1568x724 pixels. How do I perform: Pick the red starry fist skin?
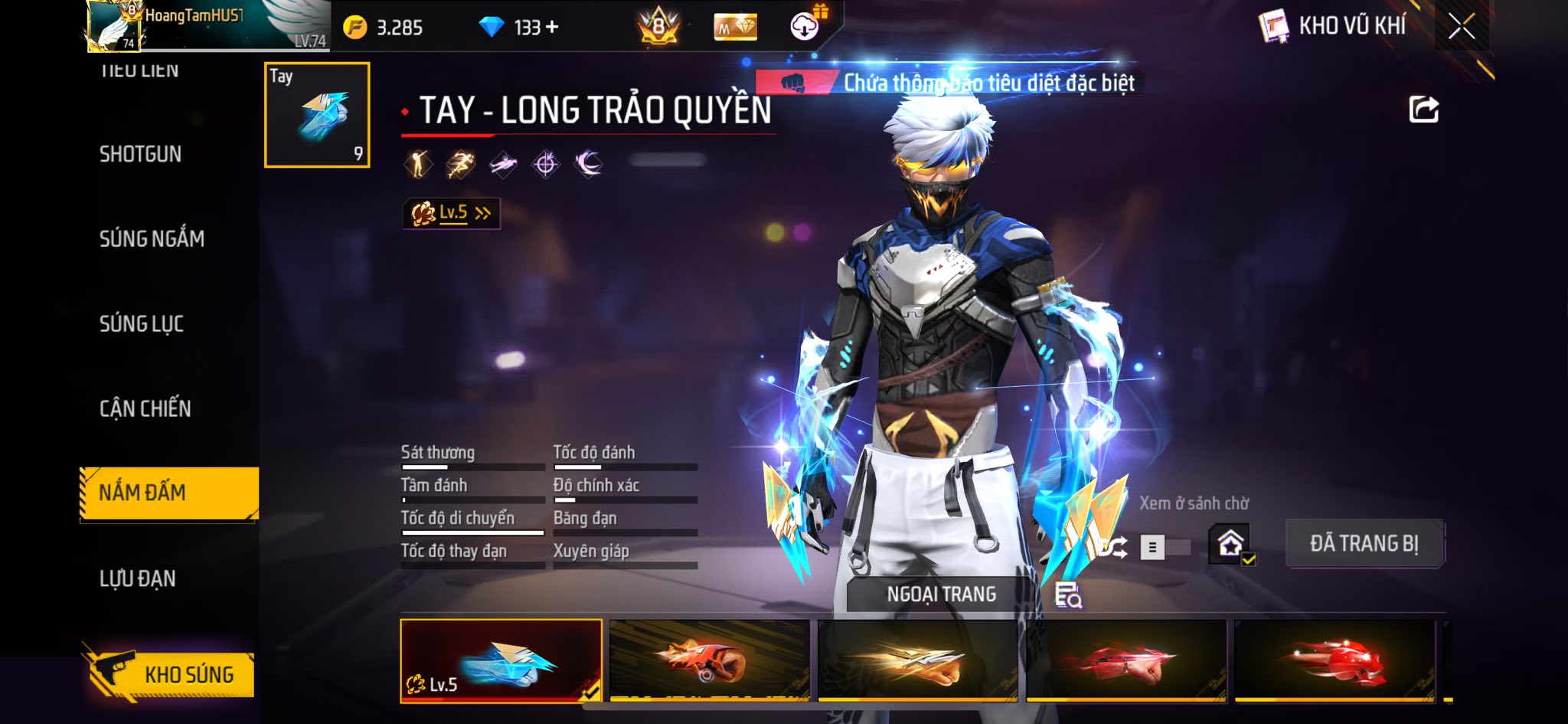[1334, 660]
